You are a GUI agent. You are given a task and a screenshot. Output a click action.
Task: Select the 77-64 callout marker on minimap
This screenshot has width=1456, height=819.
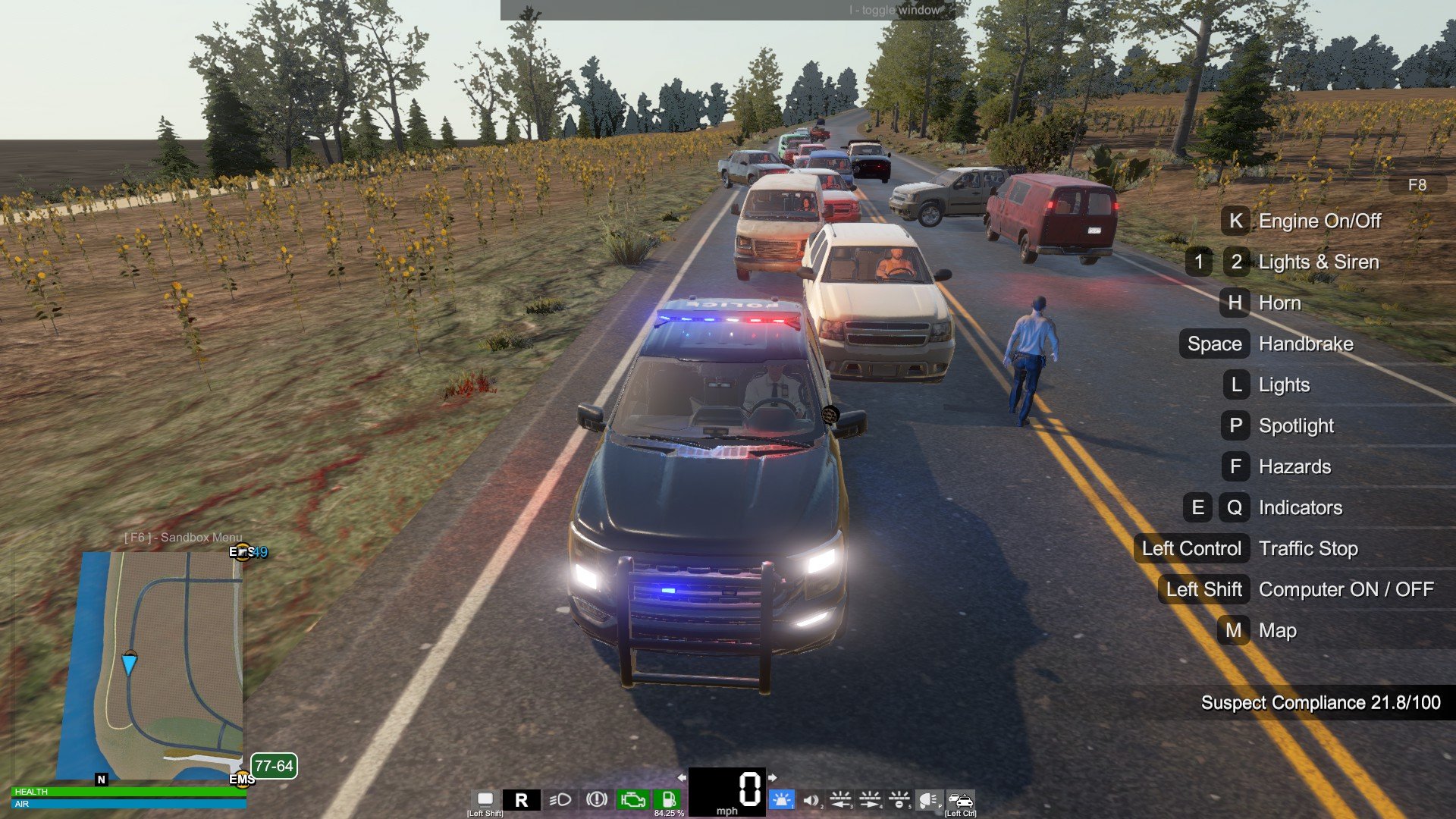(x=273, y=766)
